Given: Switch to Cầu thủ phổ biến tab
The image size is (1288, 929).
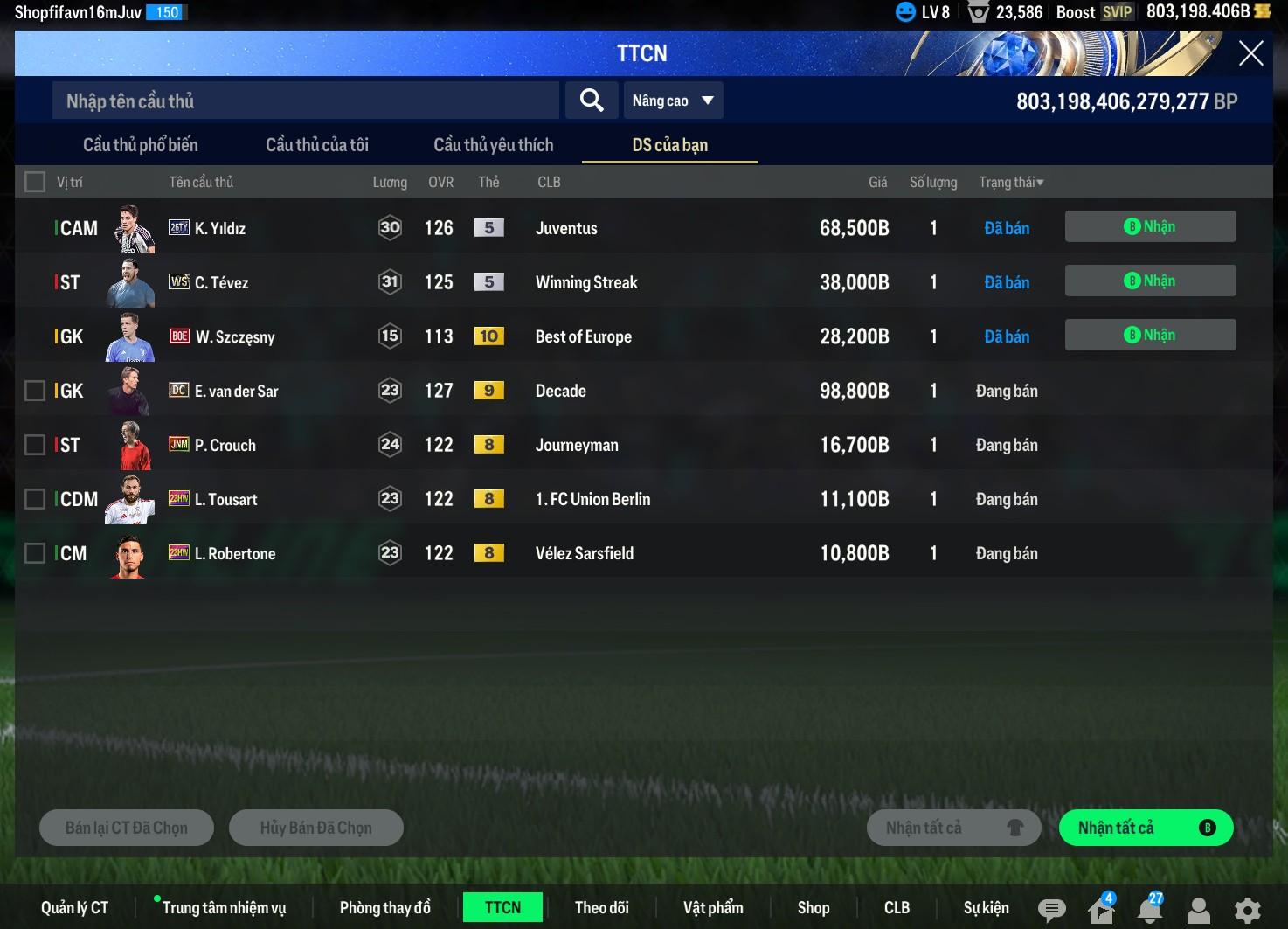Looking at the screenshot, I should [x=141, y=145].
